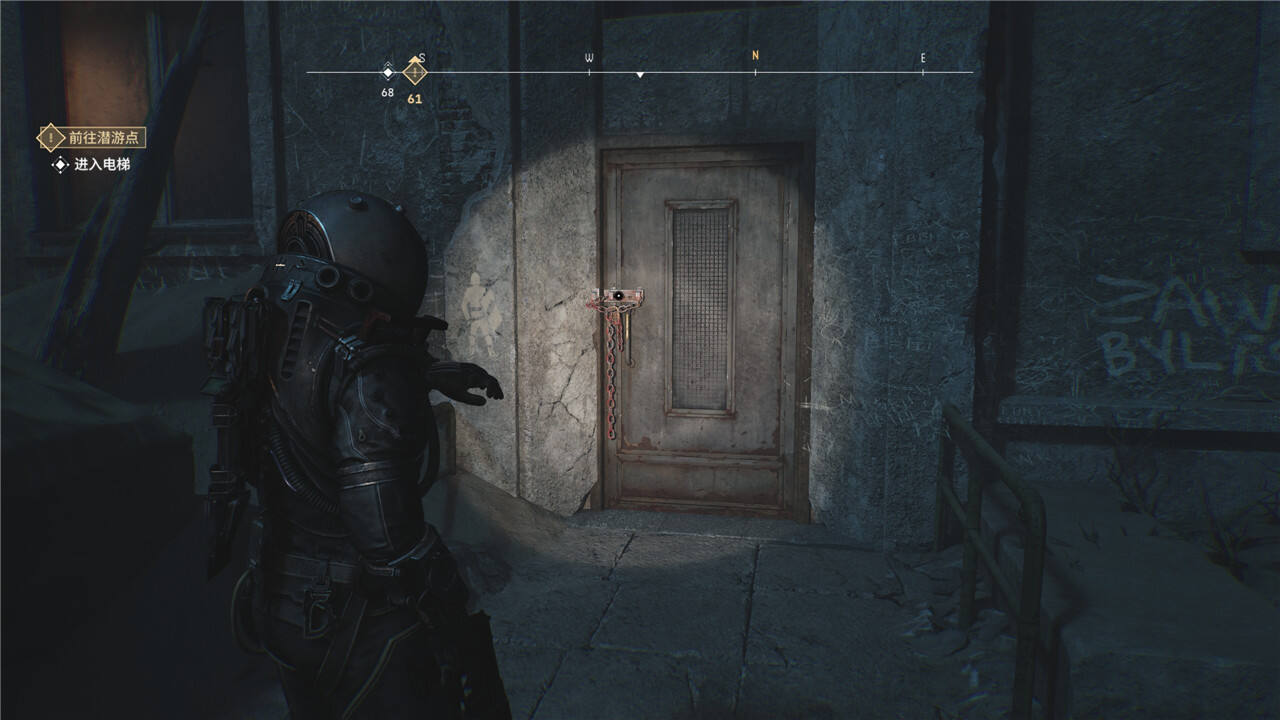Viewport: 1280px width, 720px height.
Task: Click the white diamond compass marker labeled 68
Action: pyautogui.click(x=388, y=72)
